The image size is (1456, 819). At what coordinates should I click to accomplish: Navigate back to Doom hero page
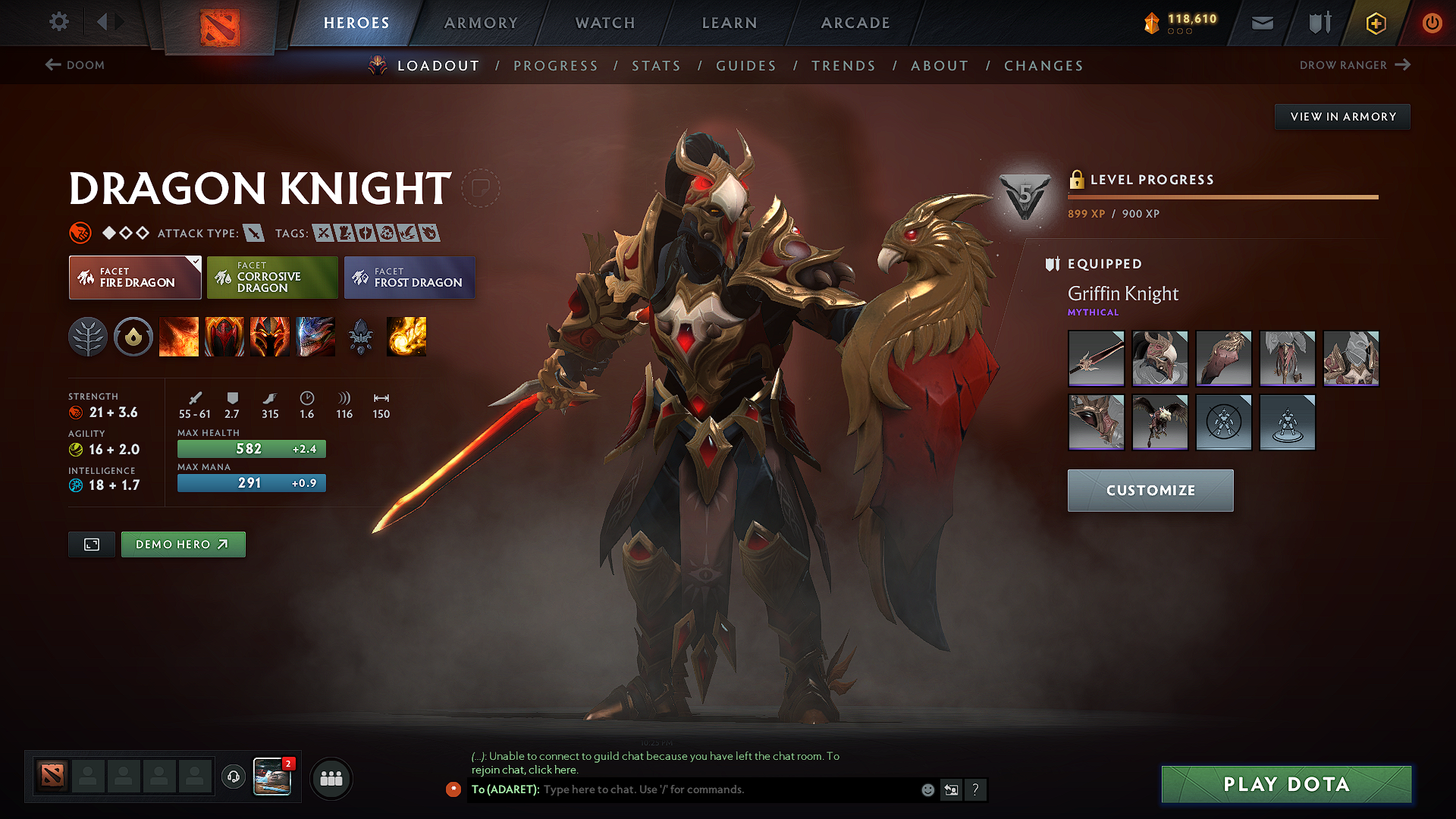(x=75, y=65)
